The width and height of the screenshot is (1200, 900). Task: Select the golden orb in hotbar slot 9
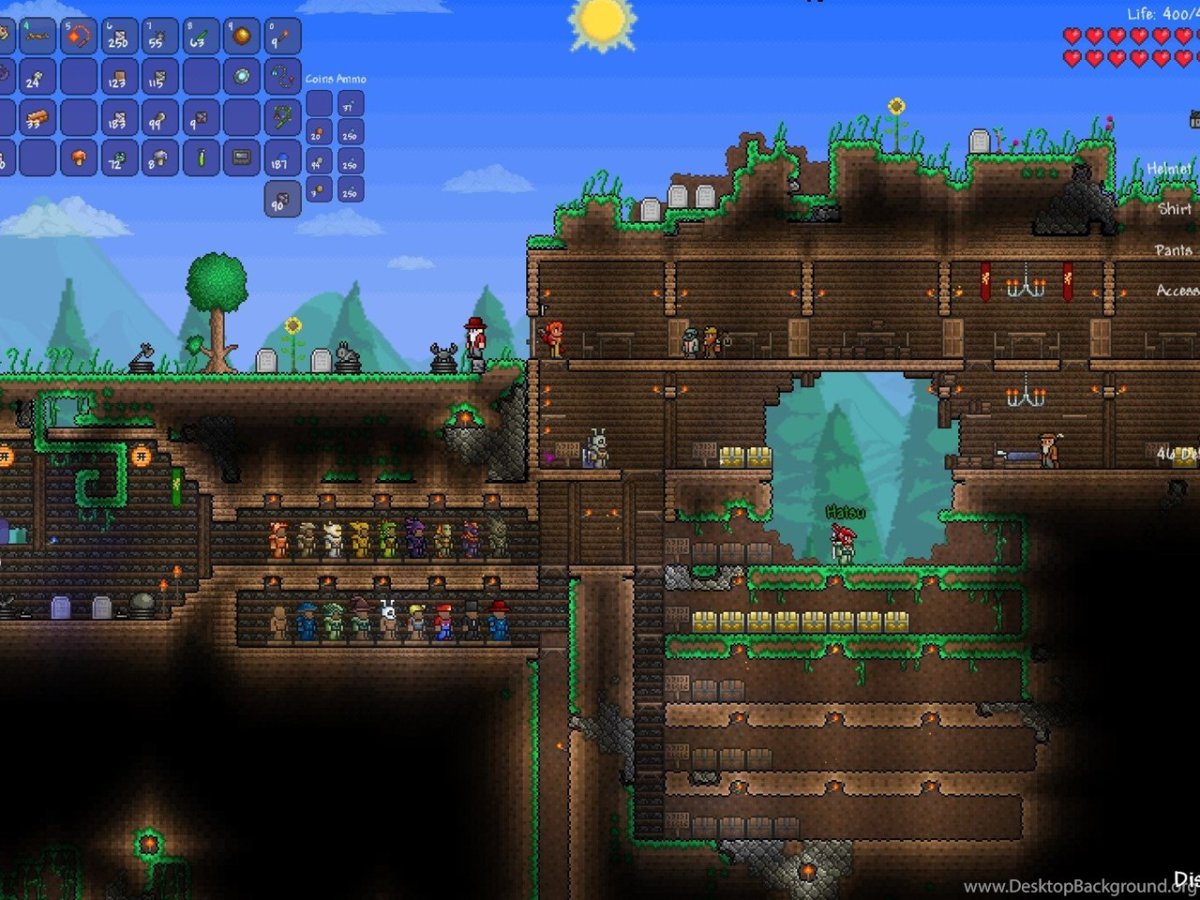pos(242,36)
